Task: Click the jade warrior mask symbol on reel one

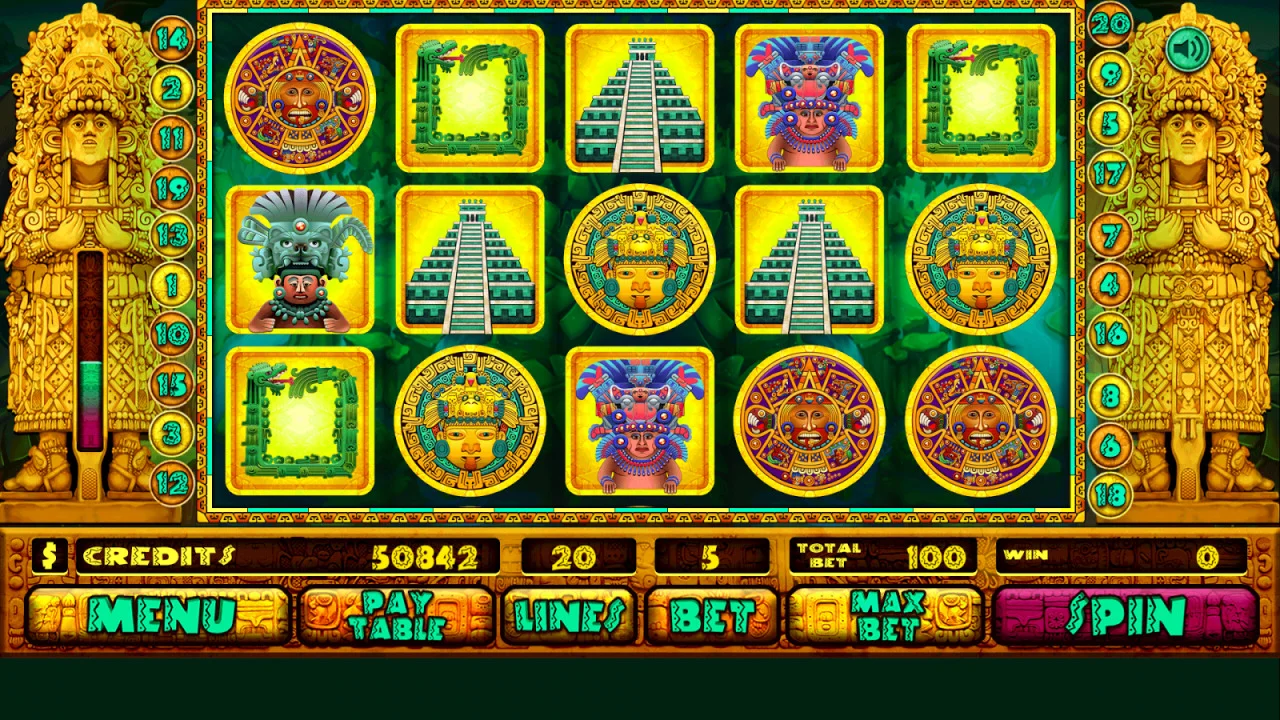Action: pos(299,262)
